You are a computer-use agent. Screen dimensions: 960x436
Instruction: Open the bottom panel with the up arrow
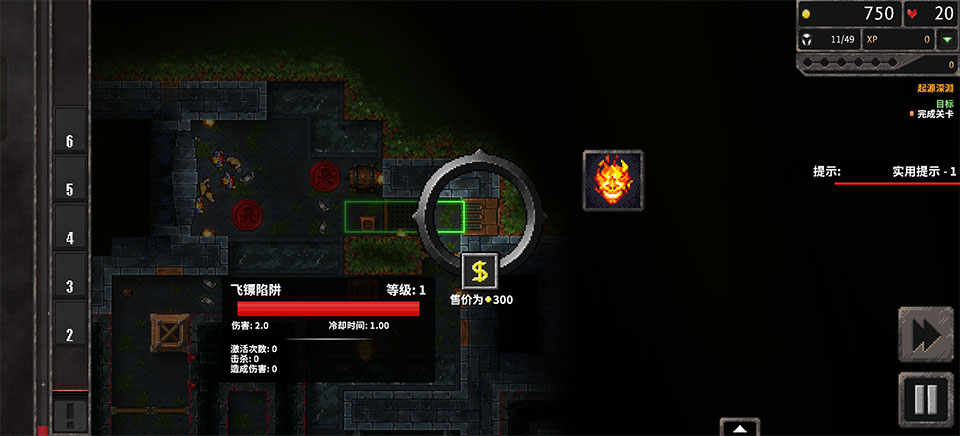click(x=740, y=428)
